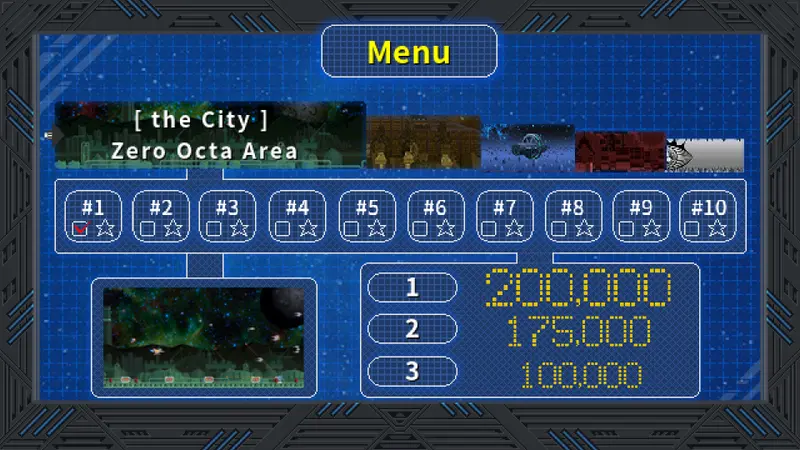This screenshot has width=800, height=450.
Task: Select stage #7 tile
Action: click(504, 217)
